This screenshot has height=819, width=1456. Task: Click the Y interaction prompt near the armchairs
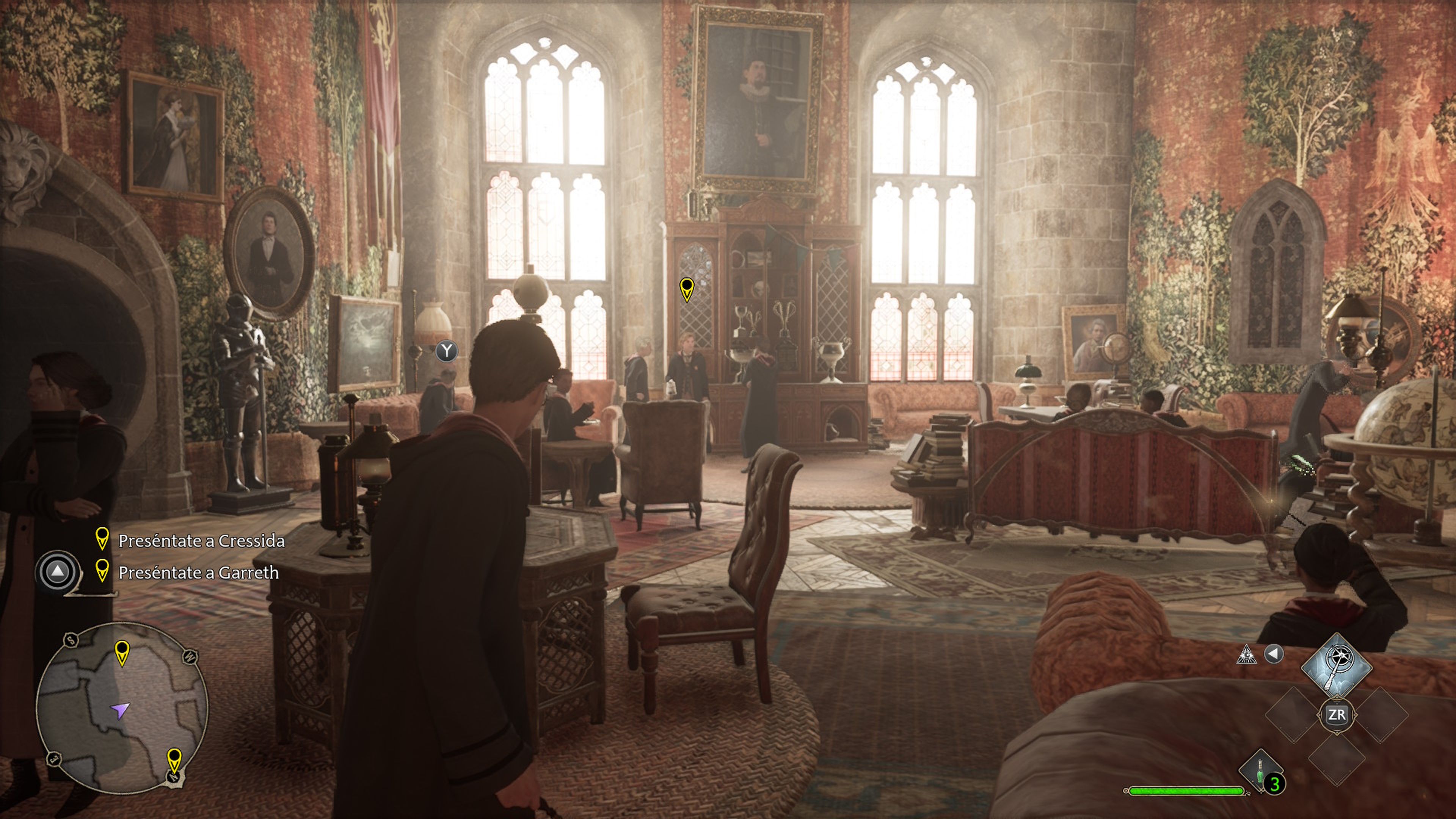(x=447, y=351)
